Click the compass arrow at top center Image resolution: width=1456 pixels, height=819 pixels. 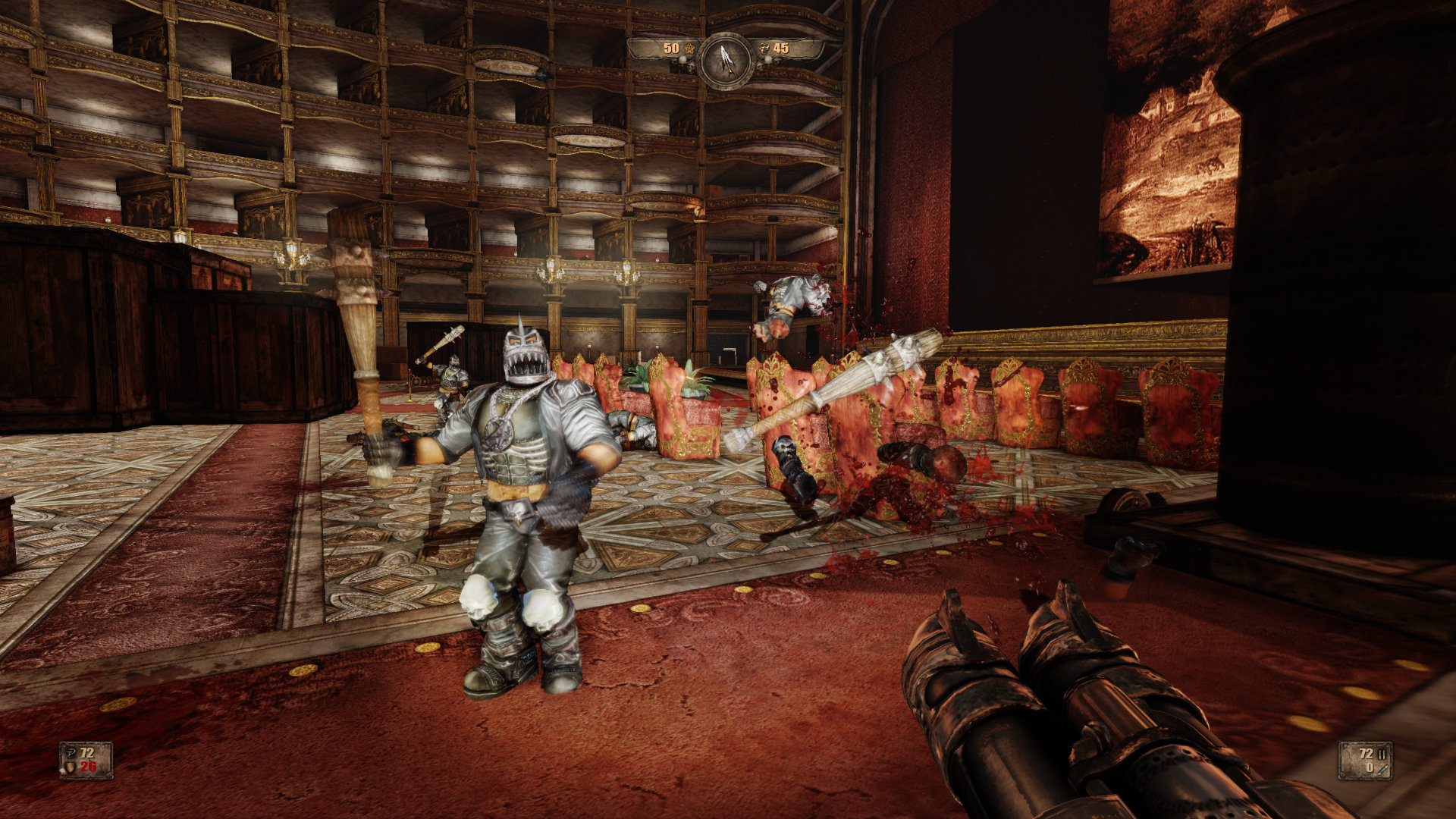click(726, 61)
